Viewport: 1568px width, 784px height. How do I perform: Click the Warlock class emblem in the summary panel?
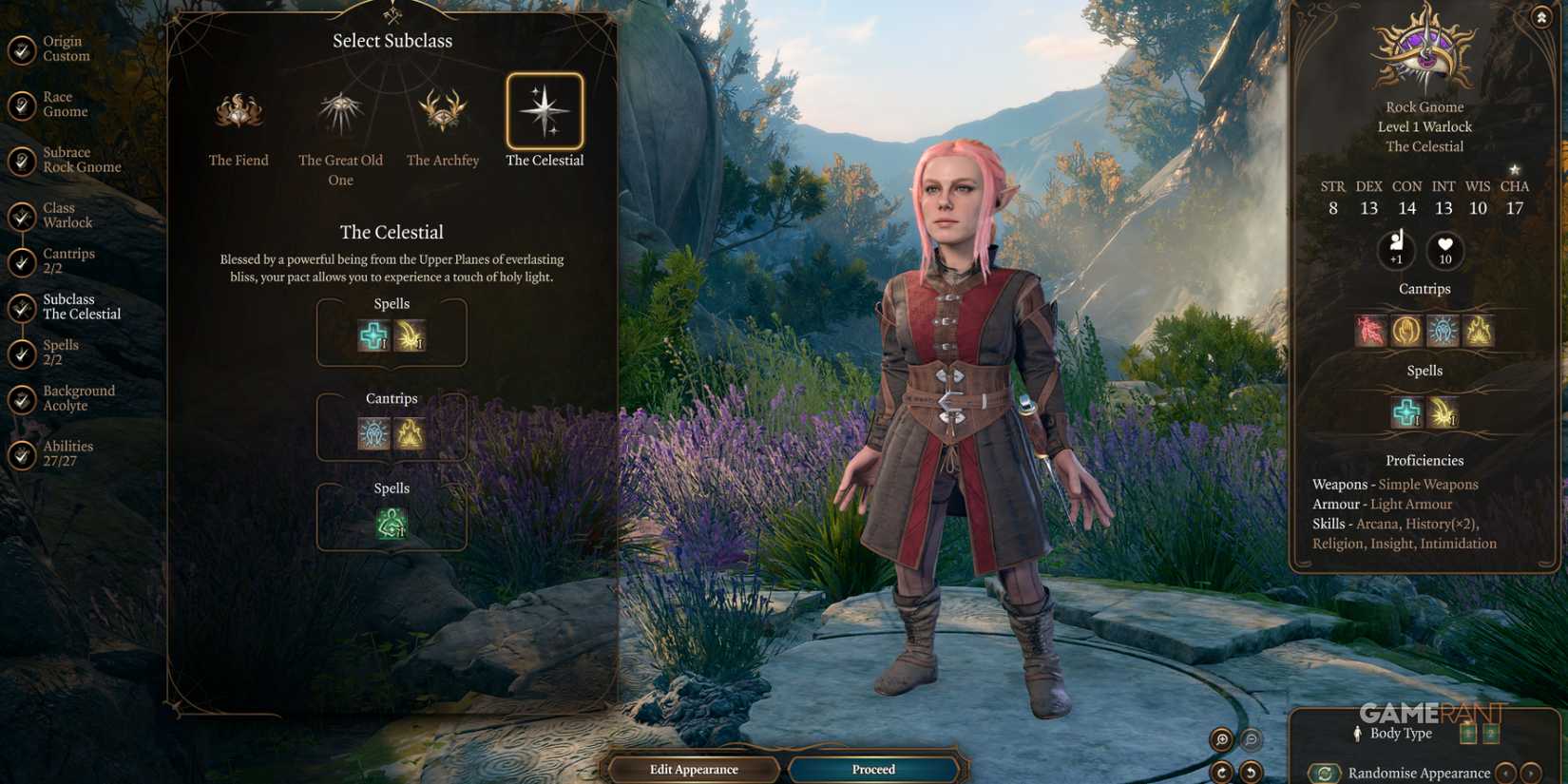click(x=1424, y=52)
